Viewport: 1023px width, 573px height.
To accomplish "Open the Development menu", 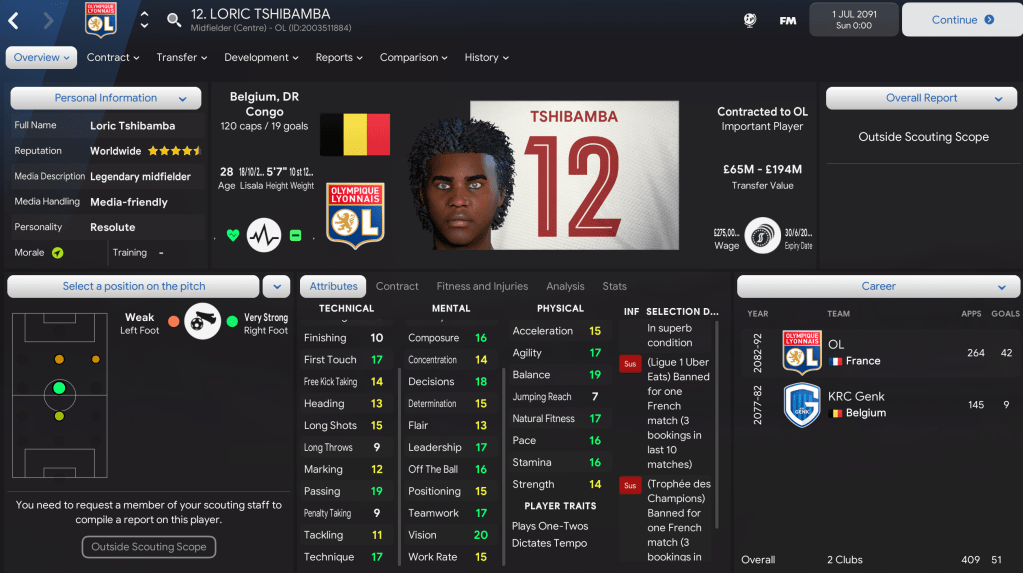I will [x=262, y=58].
